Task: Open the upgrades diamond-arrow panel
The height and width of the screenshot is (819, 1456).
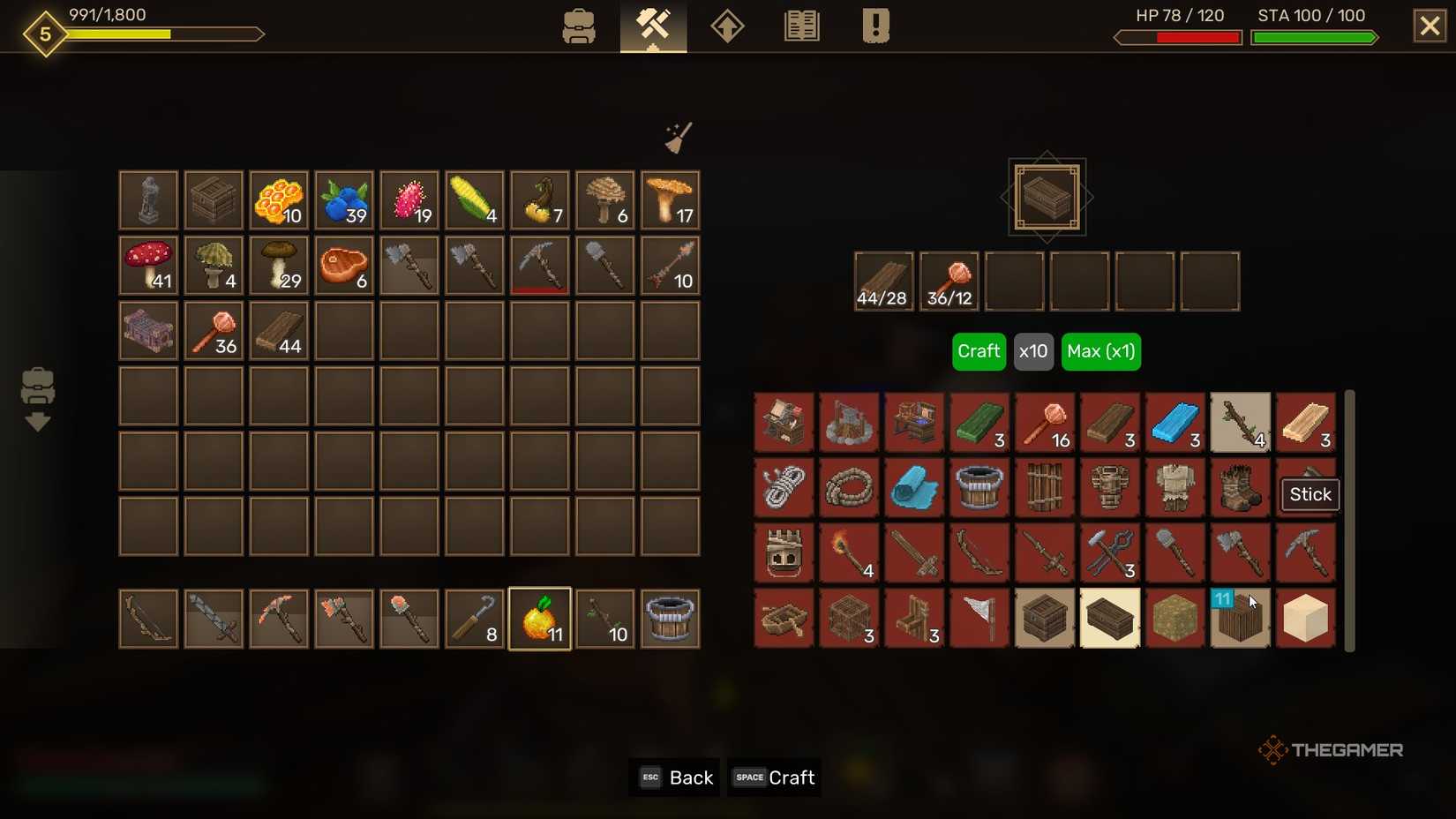Action: pos(727,26)
